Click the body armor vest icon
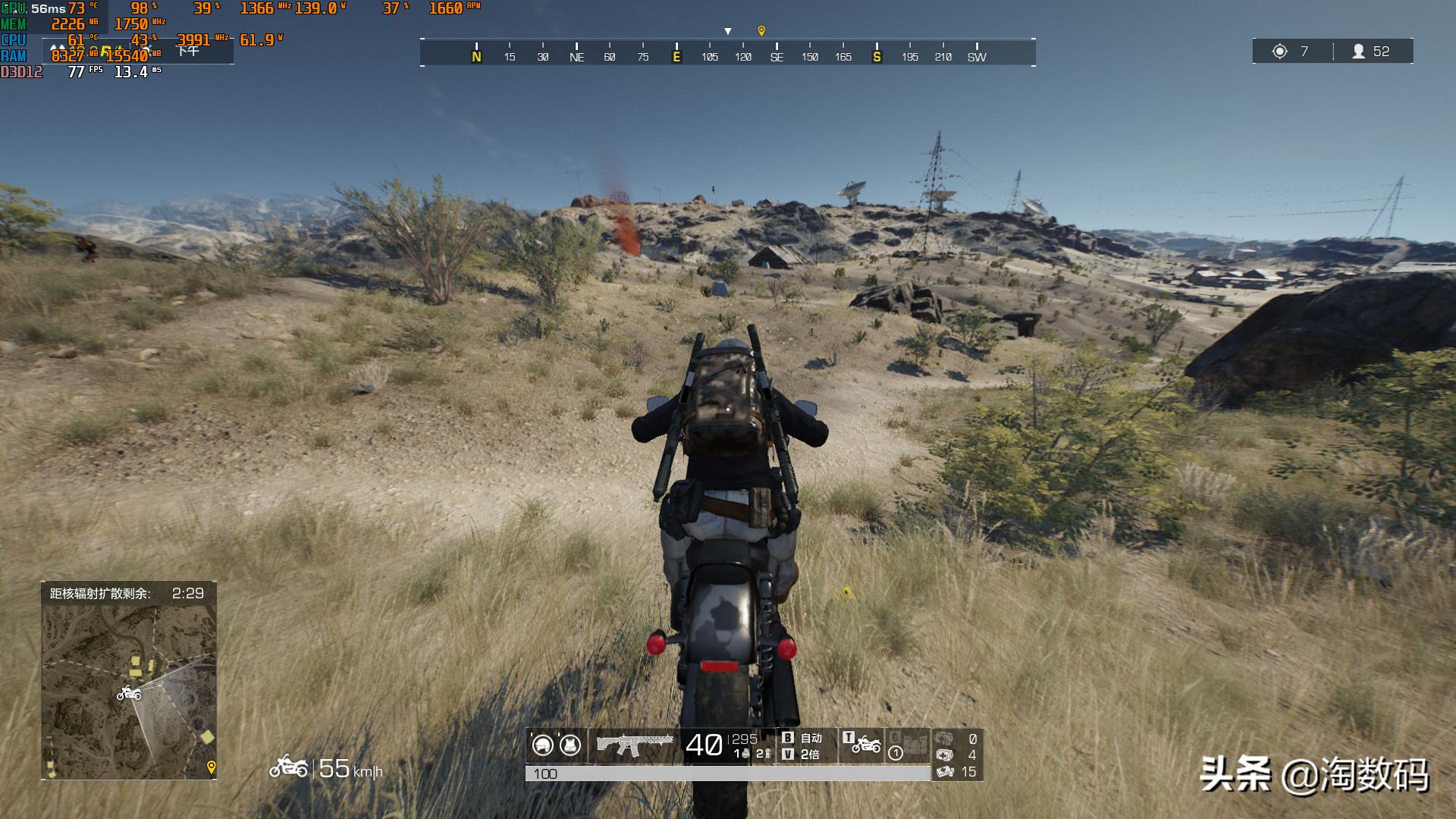 pos(570,745)
